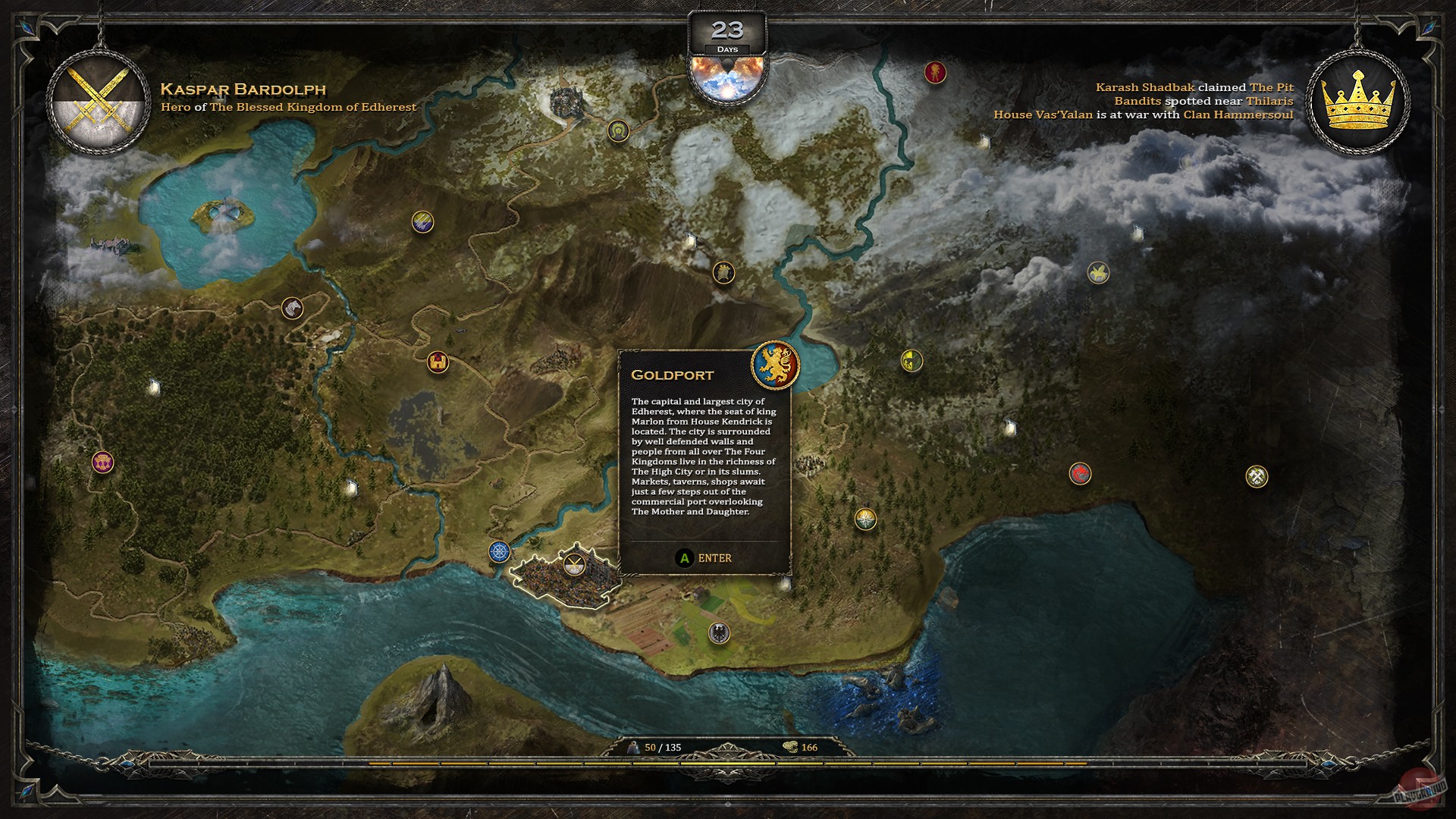Select the white compass rose marker
1456x819 pixels.
(865, 516)
